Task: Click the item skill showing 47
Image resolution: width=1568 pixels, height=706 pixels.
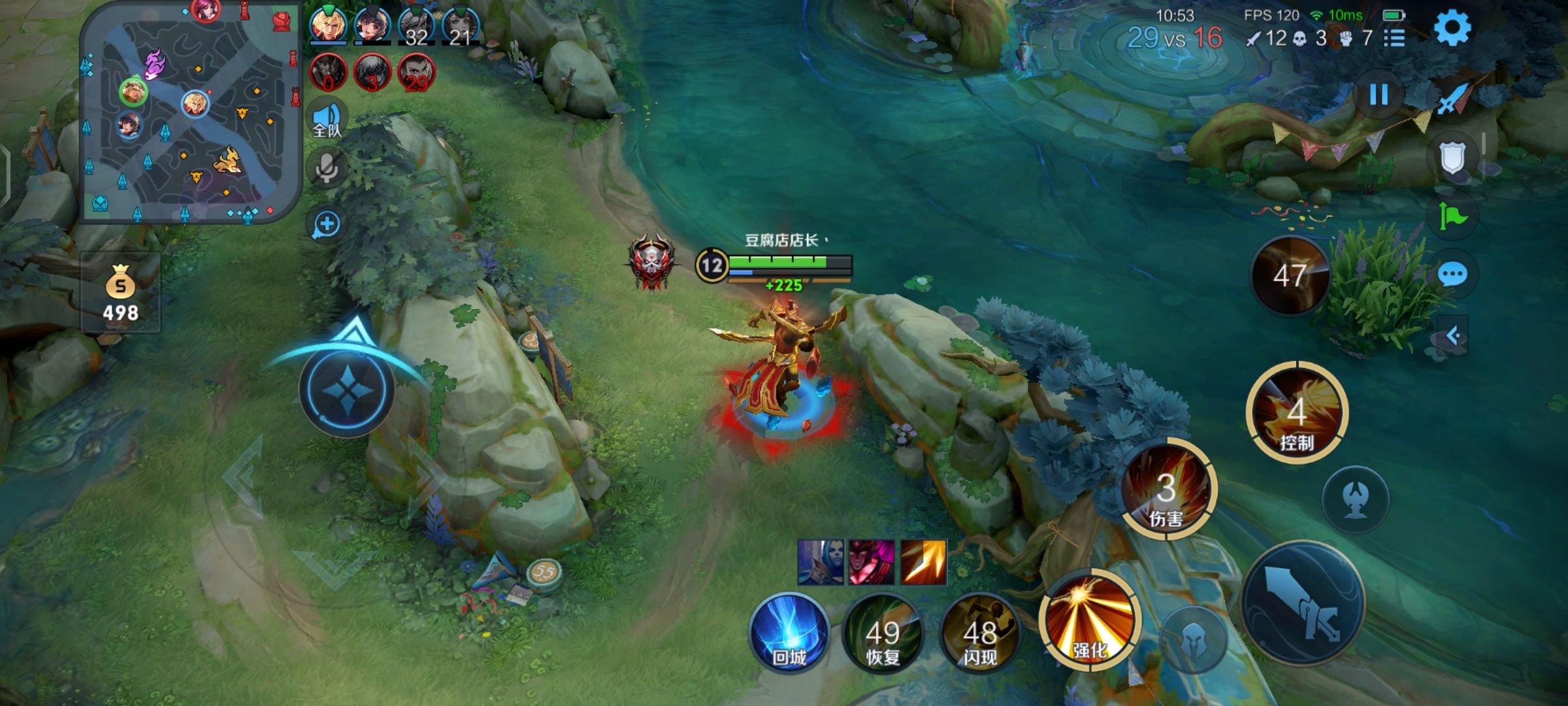Action: click(x=1290, y=276)
